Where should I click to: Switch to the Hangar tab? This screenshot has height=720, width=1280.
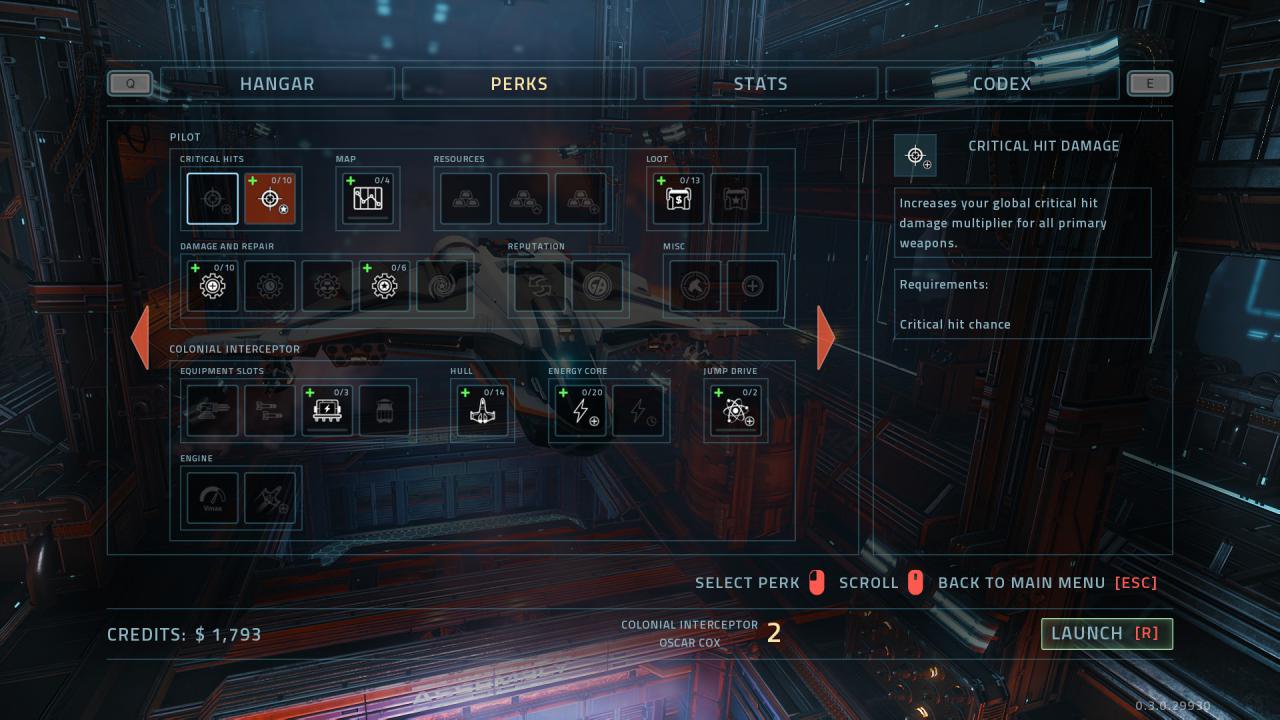[x=277, y=84]
